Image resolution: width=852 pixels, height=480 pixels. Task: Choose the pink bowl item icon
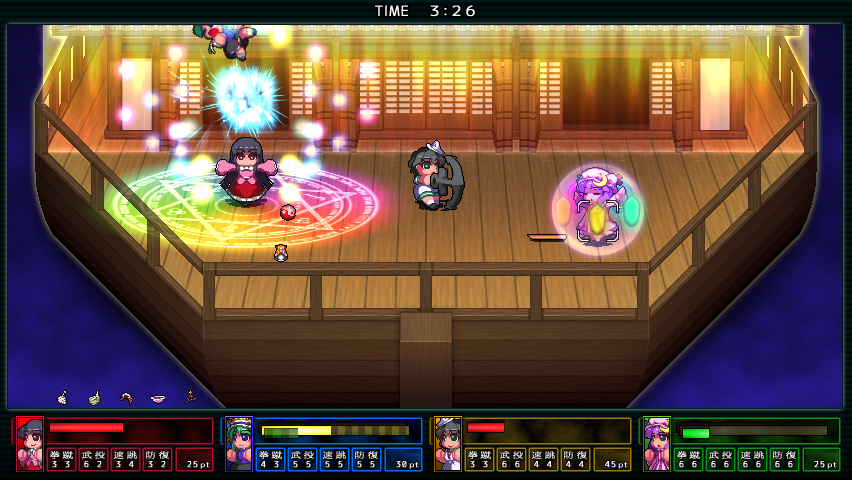tap(157, 398)
